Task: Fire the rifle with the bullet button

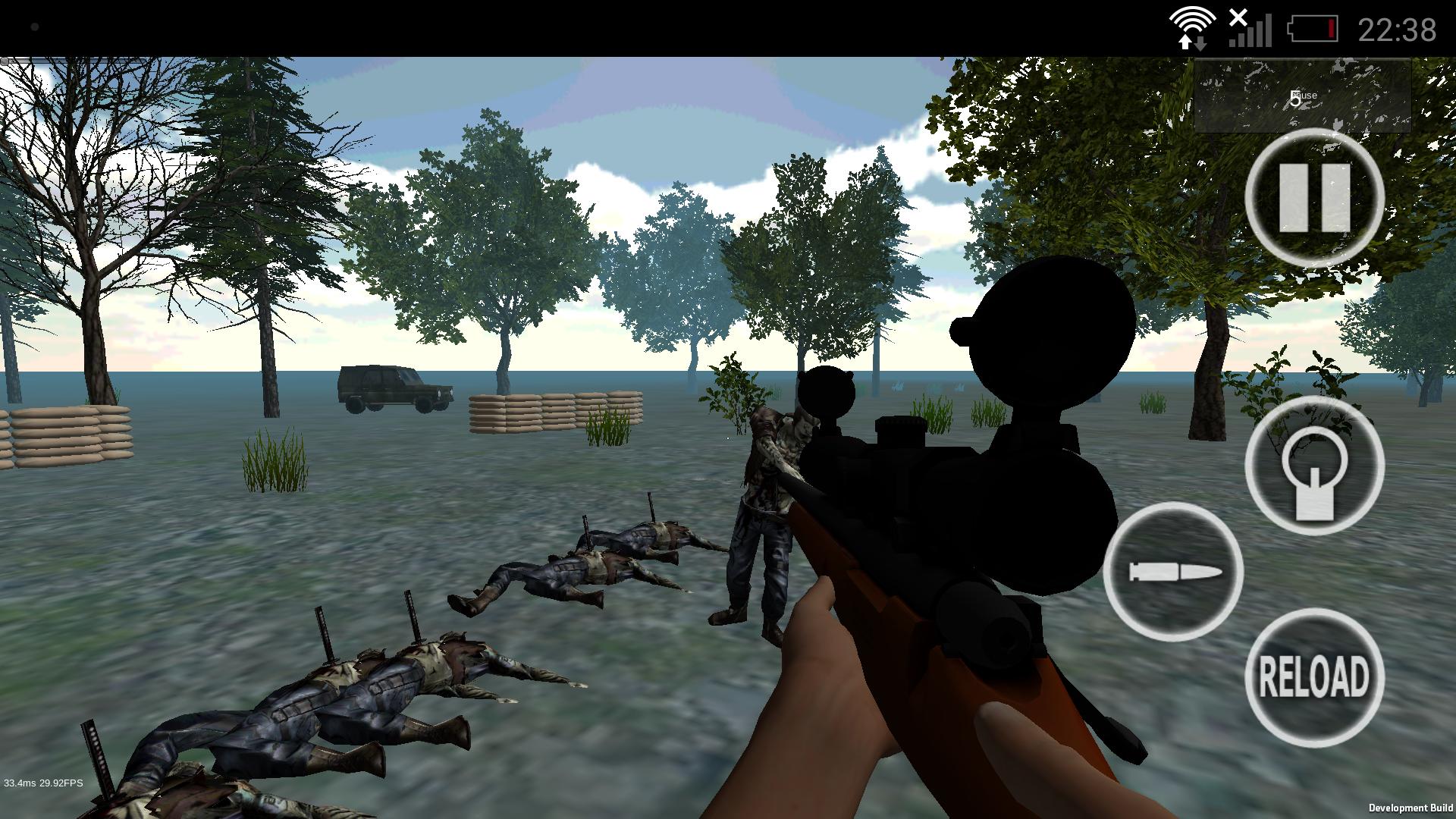Action: coord(1173,572)
